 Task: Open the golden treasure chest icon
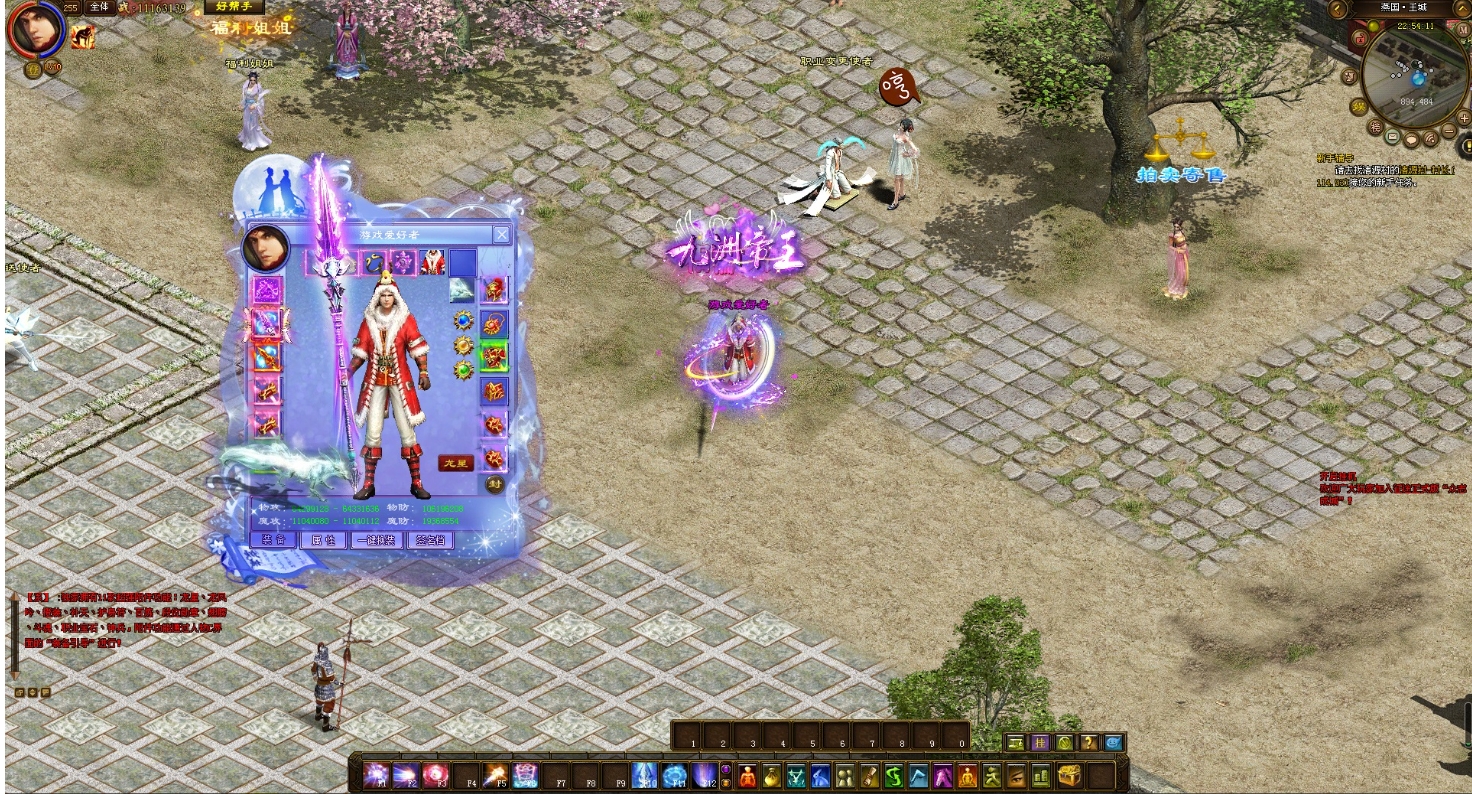pyautogui.click(x=1070, y=775)
